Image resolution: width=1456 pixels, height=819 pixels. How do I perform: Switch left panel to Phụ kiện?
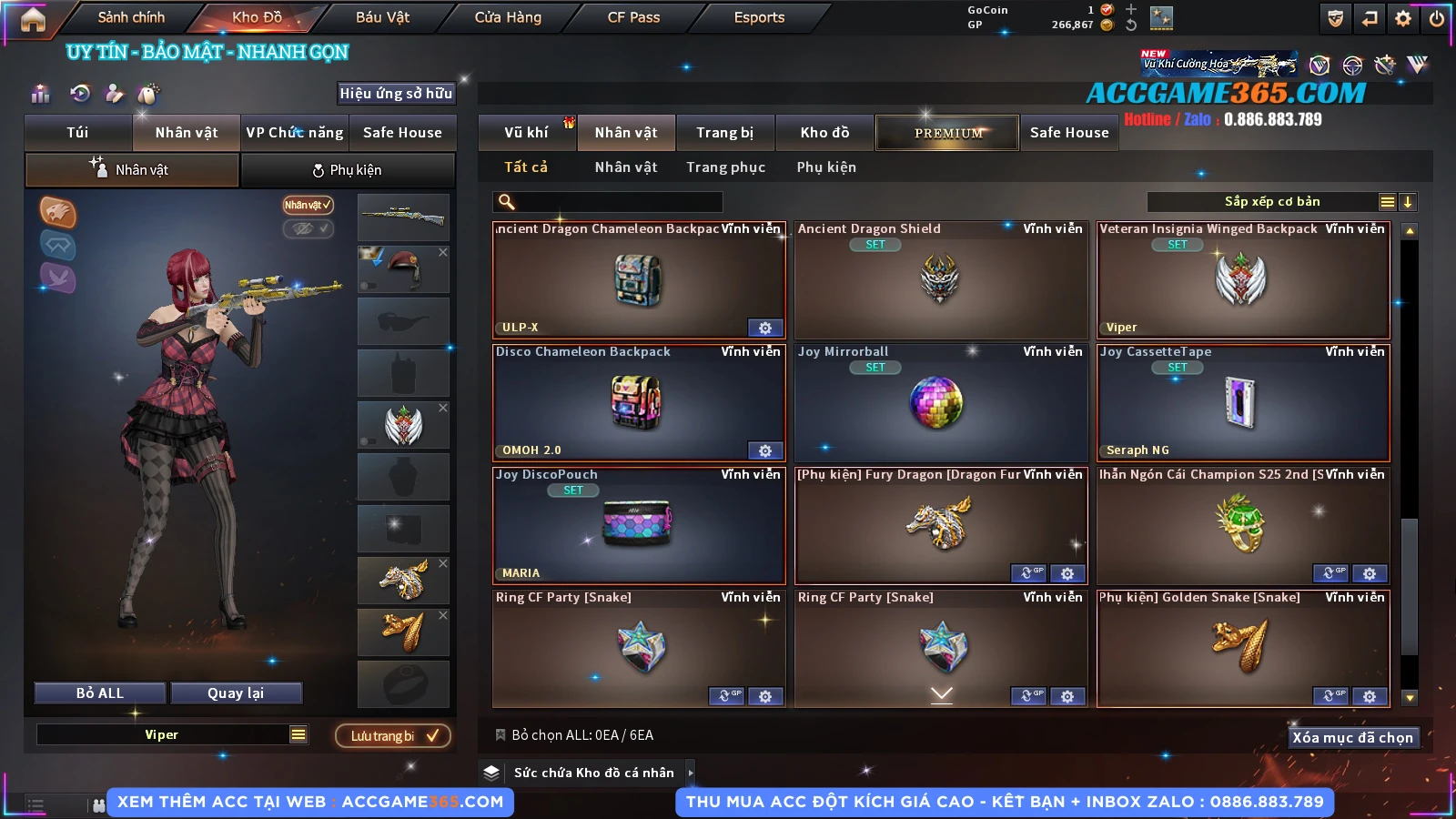point(348,170)
